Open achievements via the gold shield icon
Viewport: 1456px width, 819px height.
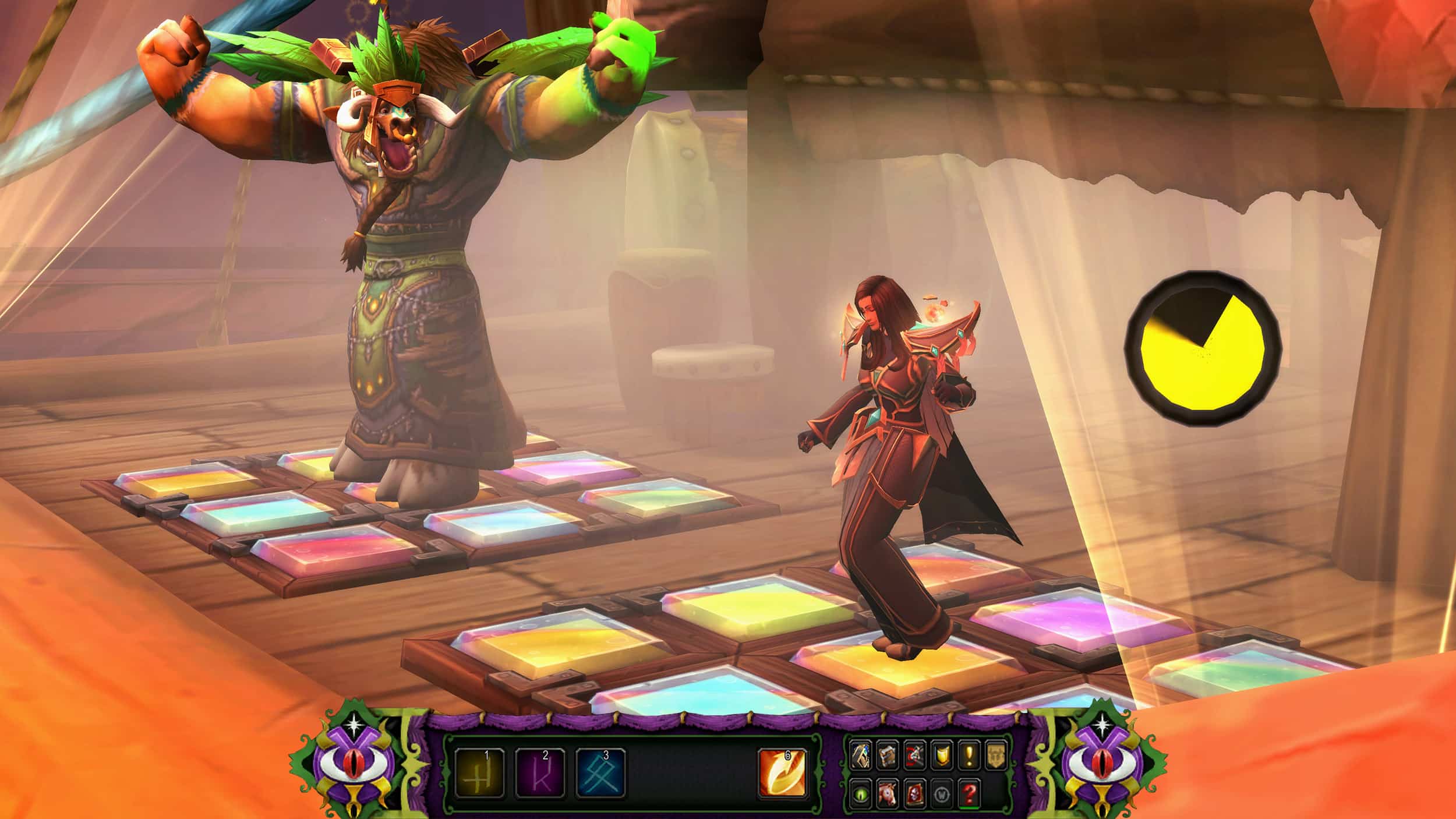click(x=941, y=756)
